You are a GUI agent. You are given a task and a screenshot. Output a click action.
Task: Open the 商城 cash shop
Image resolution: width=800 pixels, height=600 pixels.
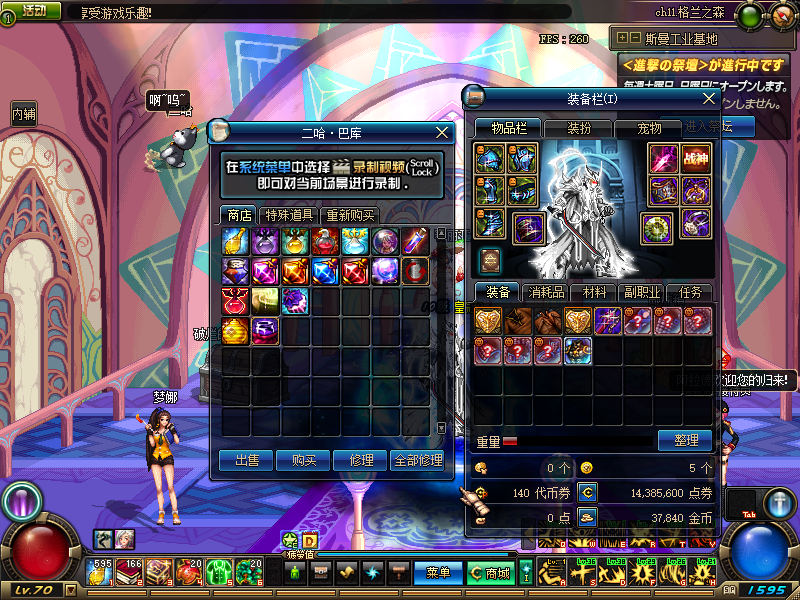pyautogui.click(x=491, y=573)
